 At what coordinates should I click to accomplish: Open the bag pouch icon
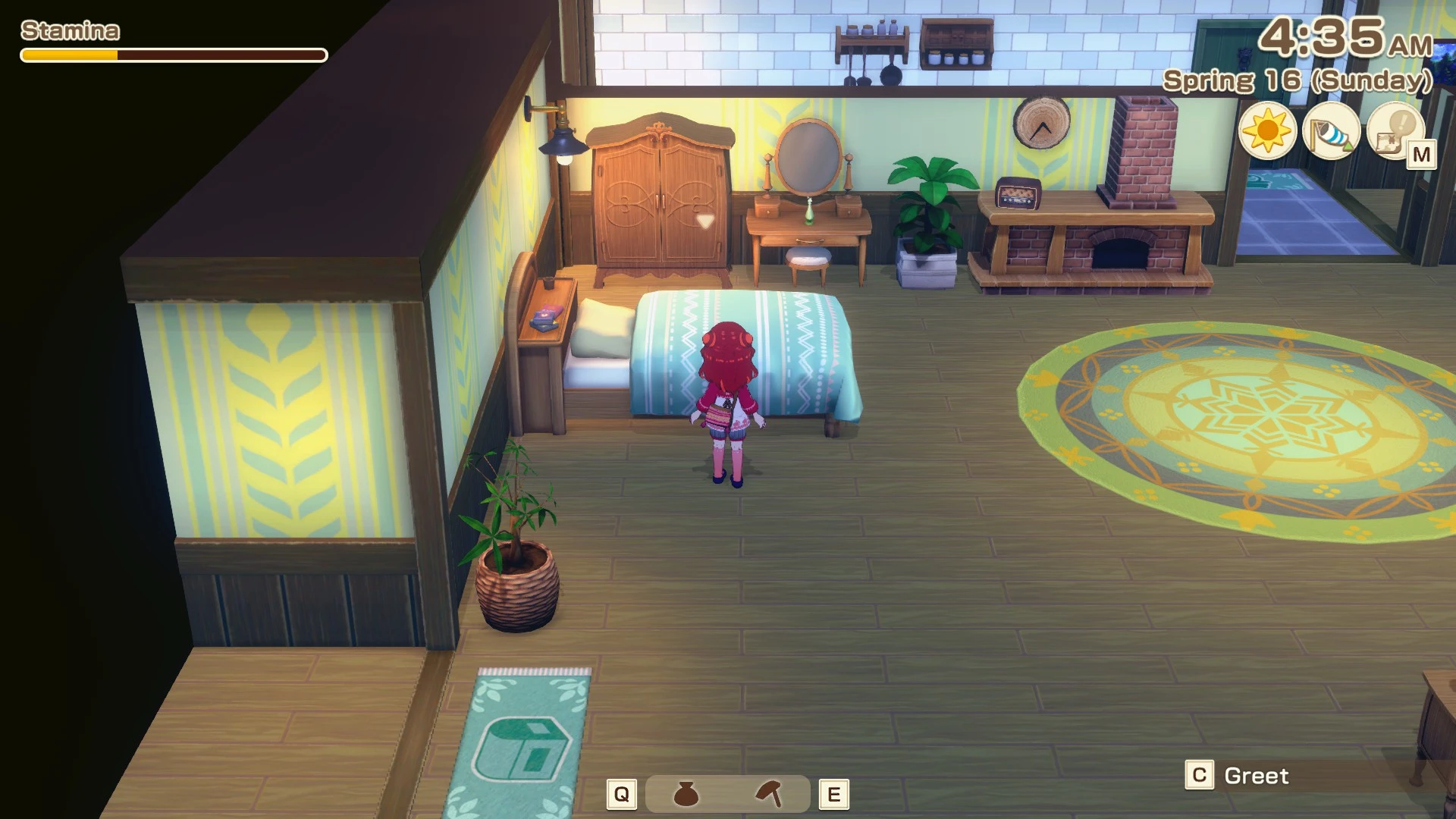pyautogui.click(x=686, y=794)
